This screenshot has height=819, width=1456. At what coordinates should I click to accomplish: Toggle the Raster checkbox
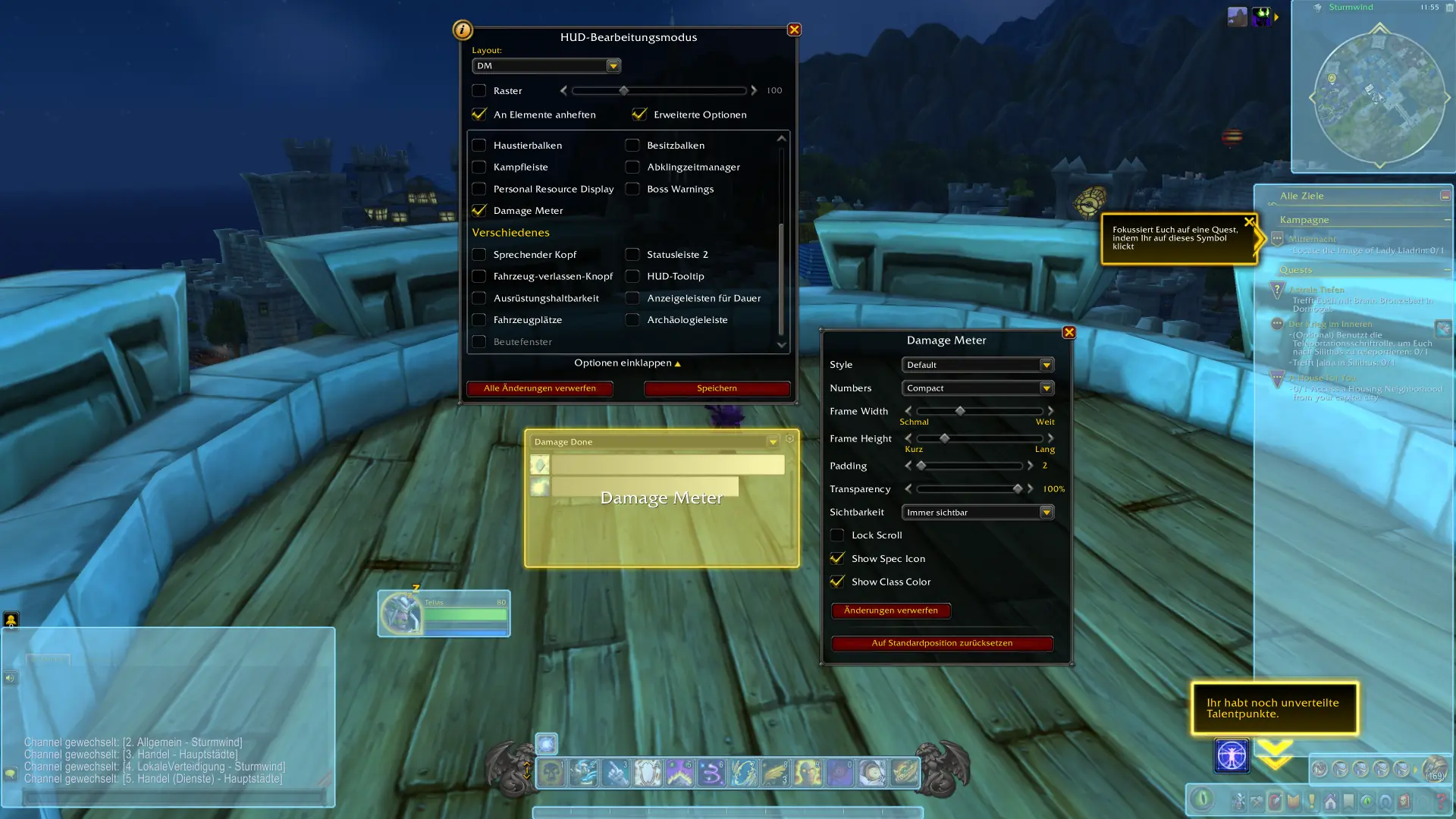point(479,91)
